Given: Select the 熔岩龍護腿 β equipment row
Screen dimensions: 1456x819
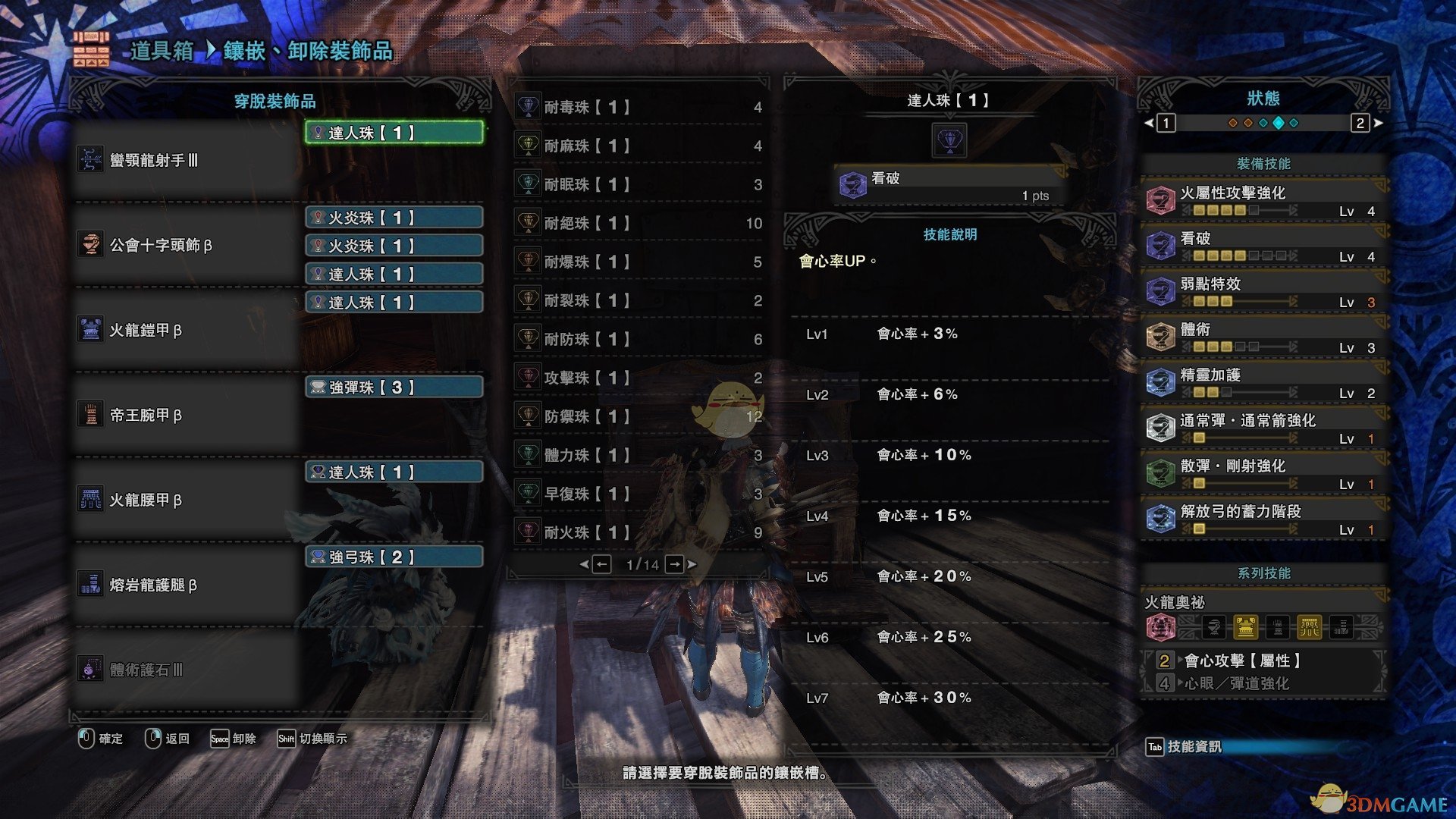Looking at the screenshot, I should tap(186, 585).
